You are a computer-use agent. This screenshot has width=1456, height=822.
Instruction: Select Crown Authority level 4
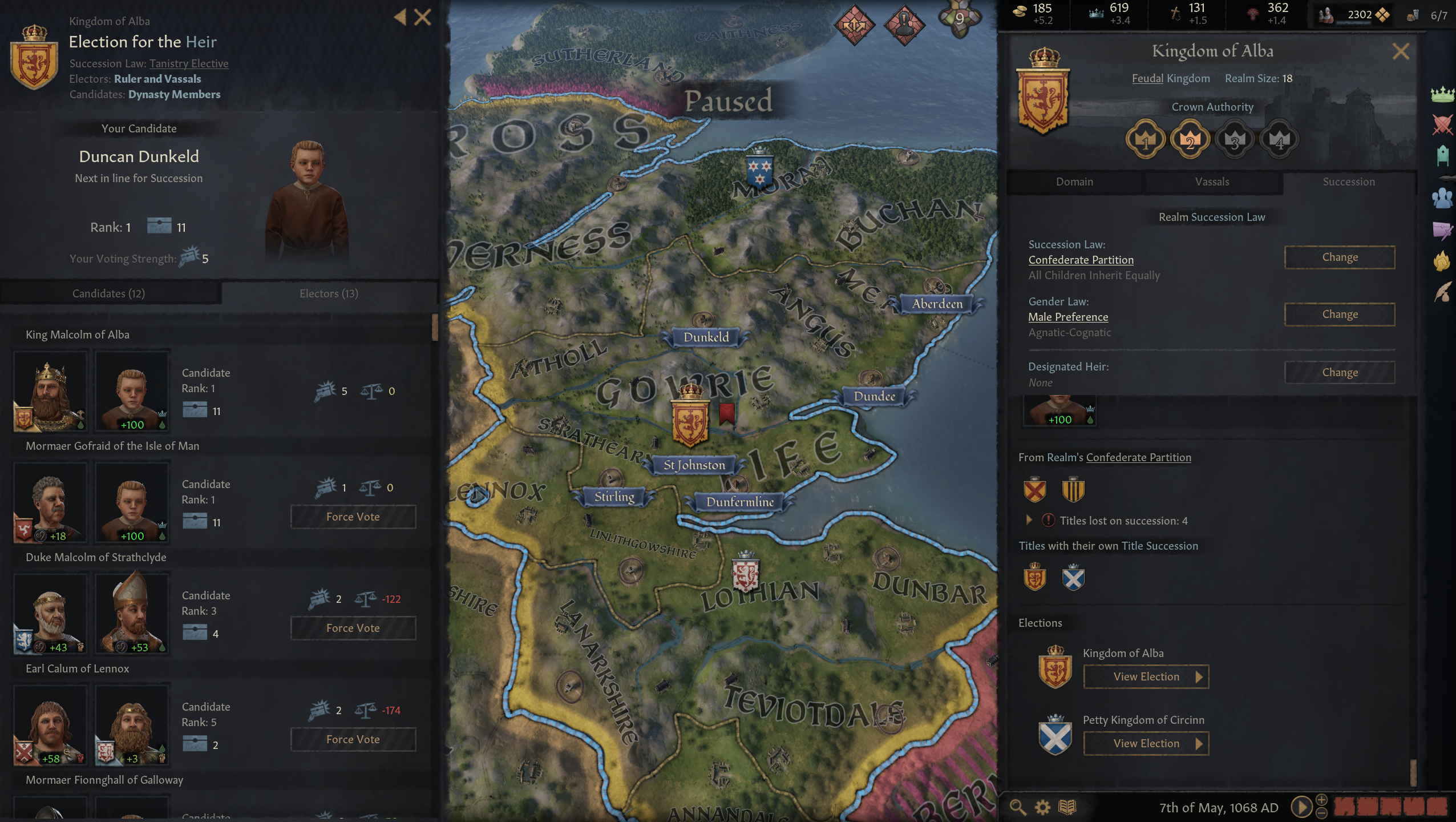point(1279,139)
